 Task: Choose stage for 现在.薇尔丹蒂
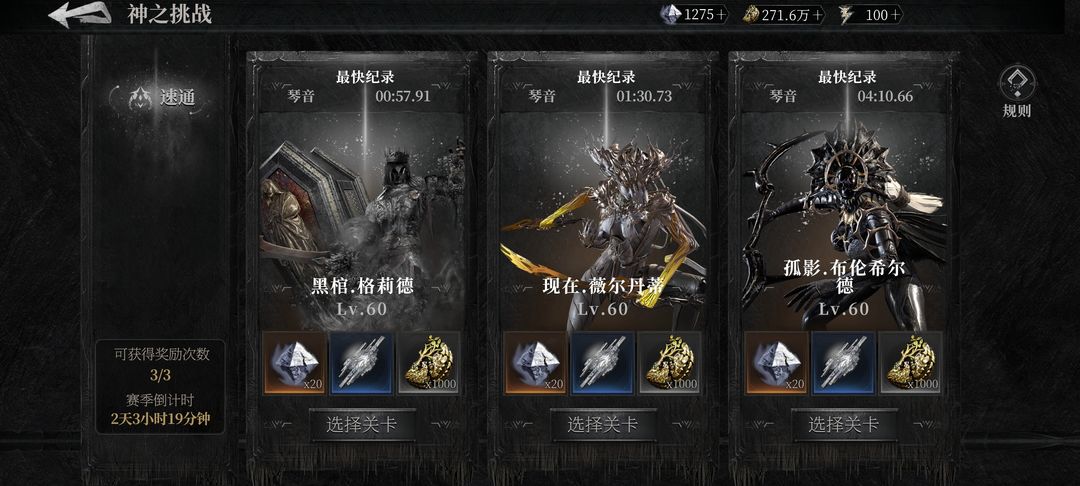(603, 424)
